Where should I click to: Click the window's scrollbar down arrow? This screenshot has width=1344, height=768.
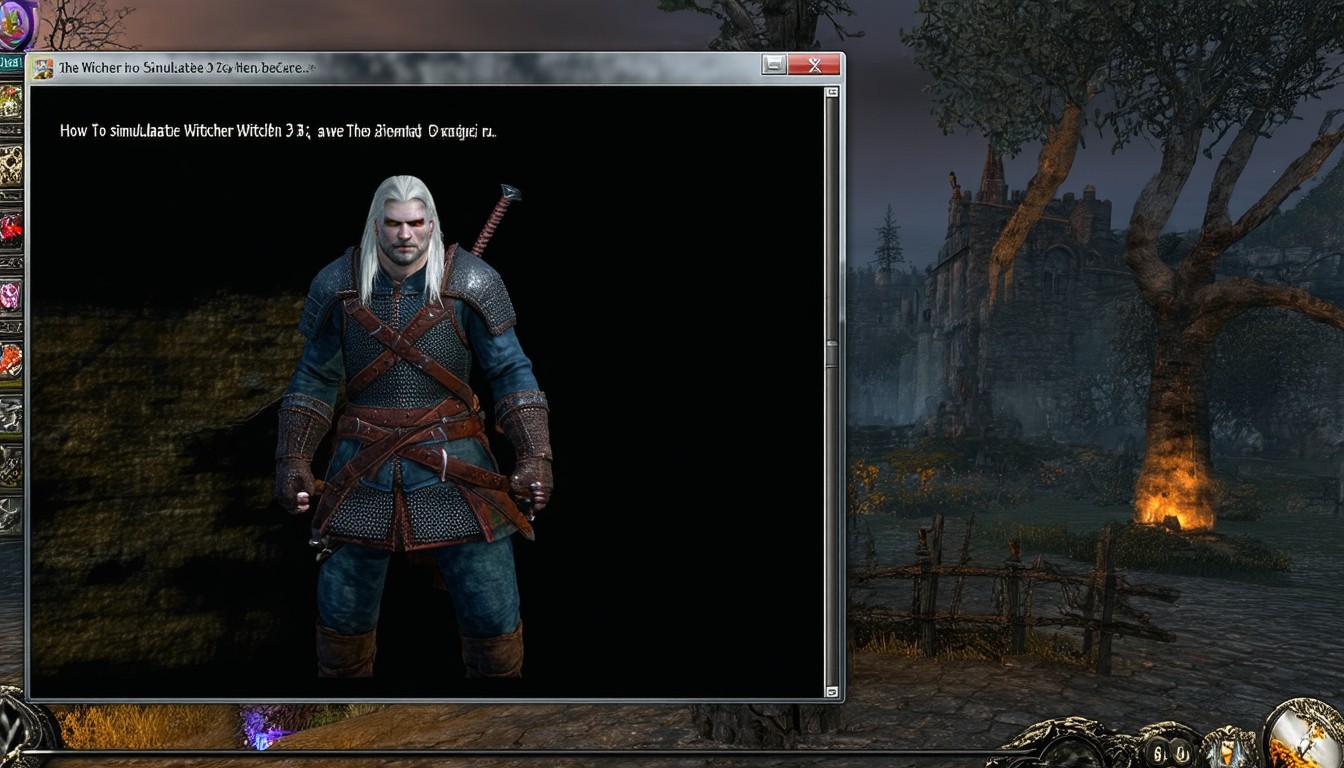point(831,691)
